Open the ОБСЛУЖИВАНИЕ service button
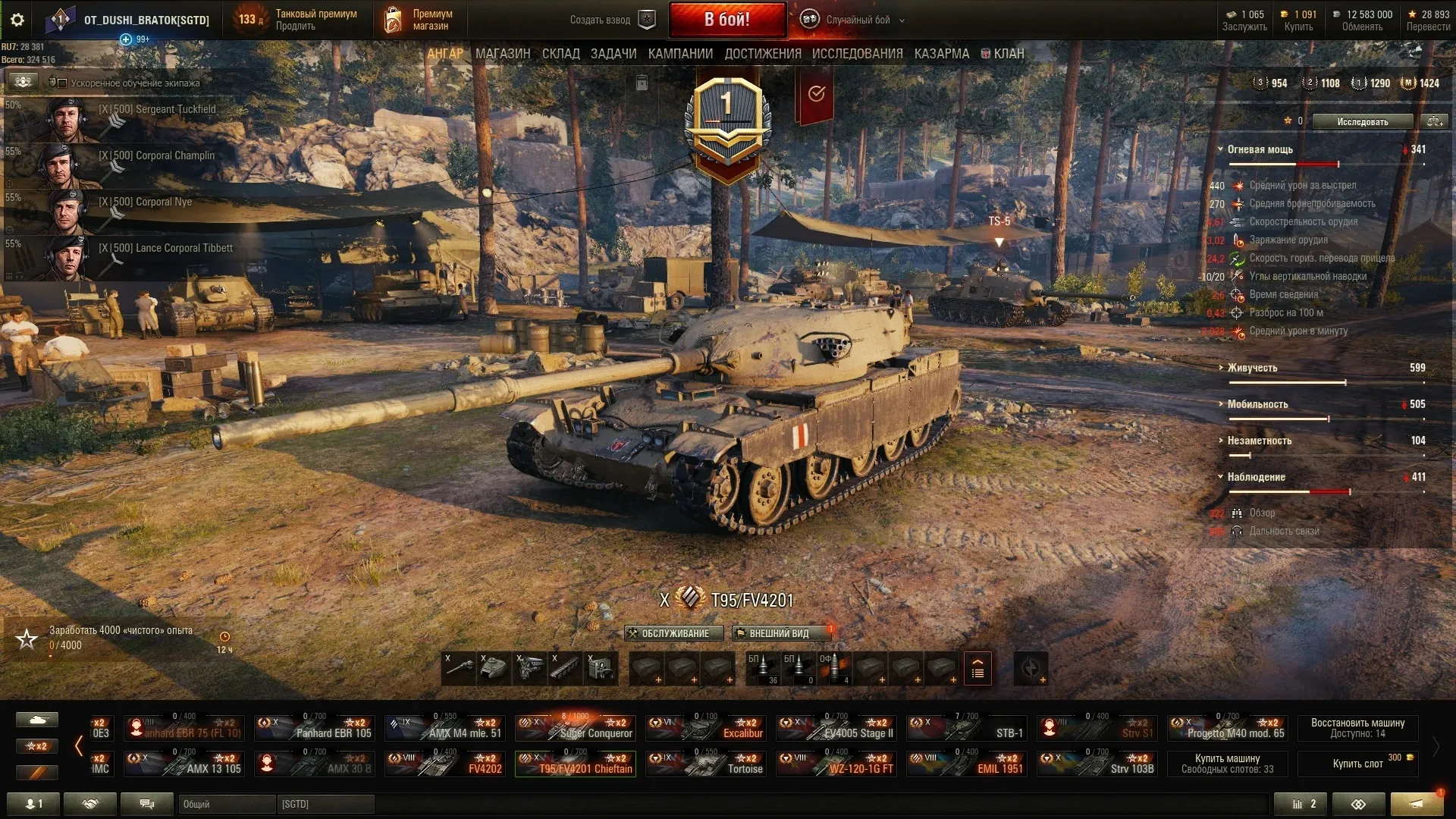Image resolution: width=1456 pixels, height=819 pixels. click(x=673, y=633)
